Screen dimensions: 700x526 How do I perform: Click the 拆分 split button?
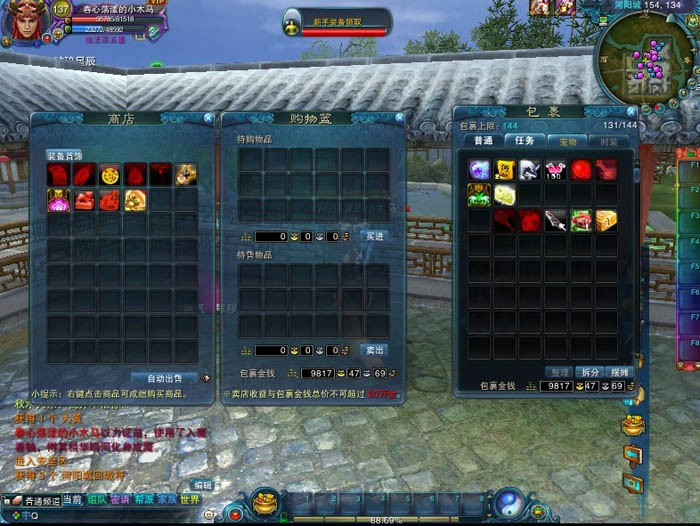(590, 372)
